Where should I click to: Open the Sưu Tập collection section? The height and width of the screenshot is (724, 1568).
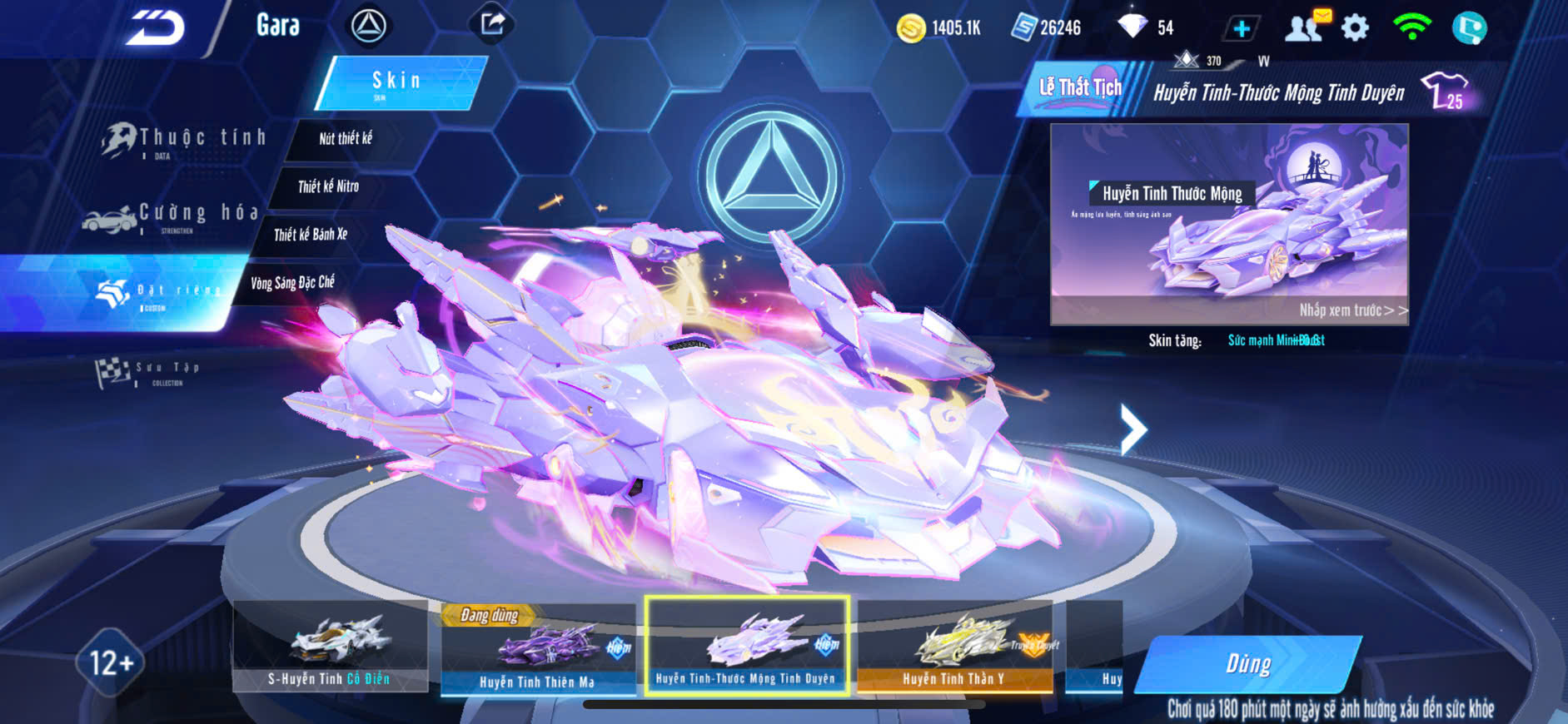coord(150,372)
